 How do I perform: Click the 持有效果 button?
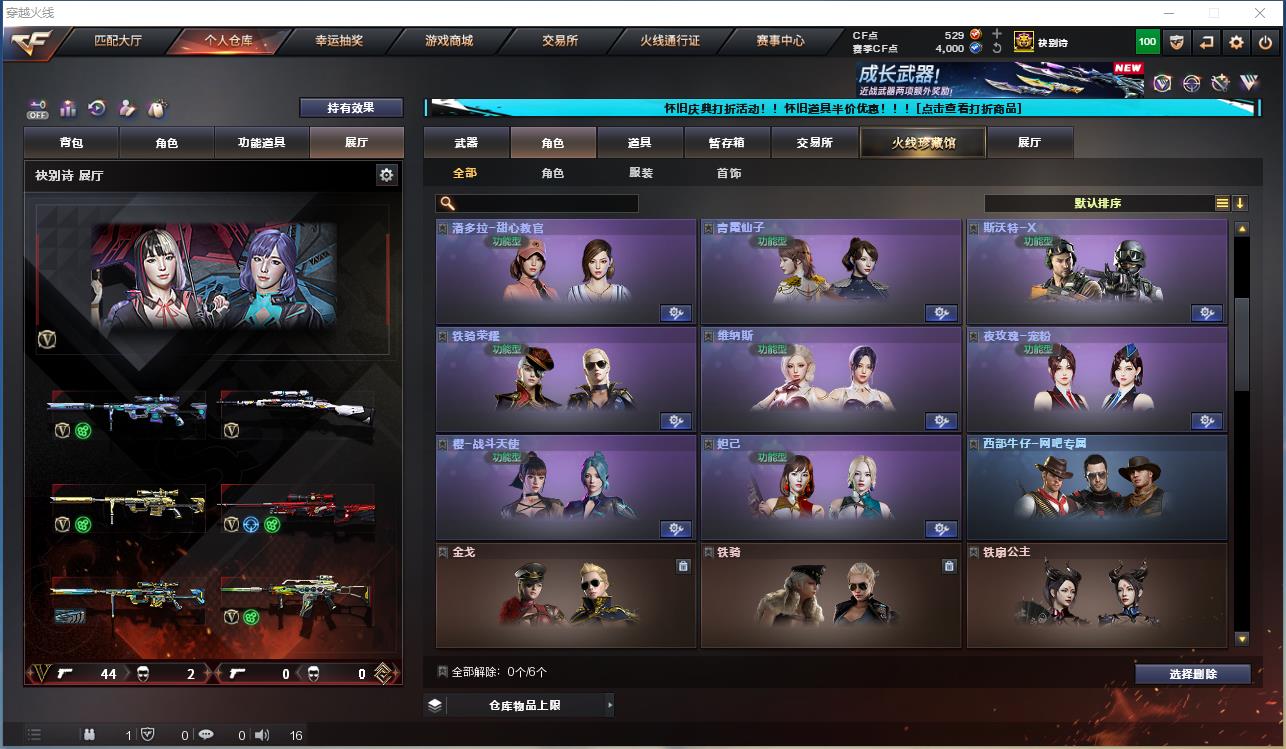pos(351,108)
